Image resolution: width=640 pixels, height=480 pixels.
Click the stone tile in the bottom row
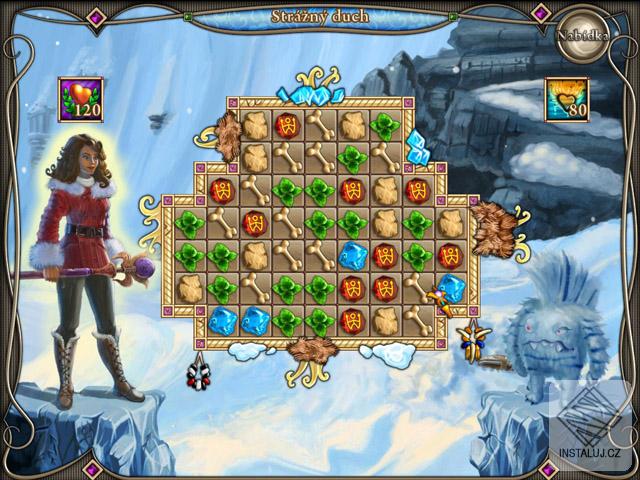[385, 321]
